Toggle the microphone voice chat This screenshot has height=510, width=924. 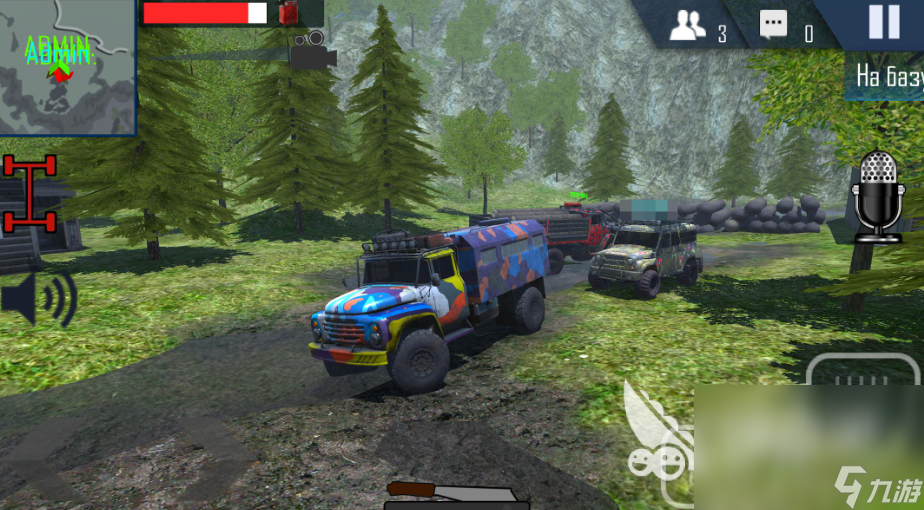(877, 196)
